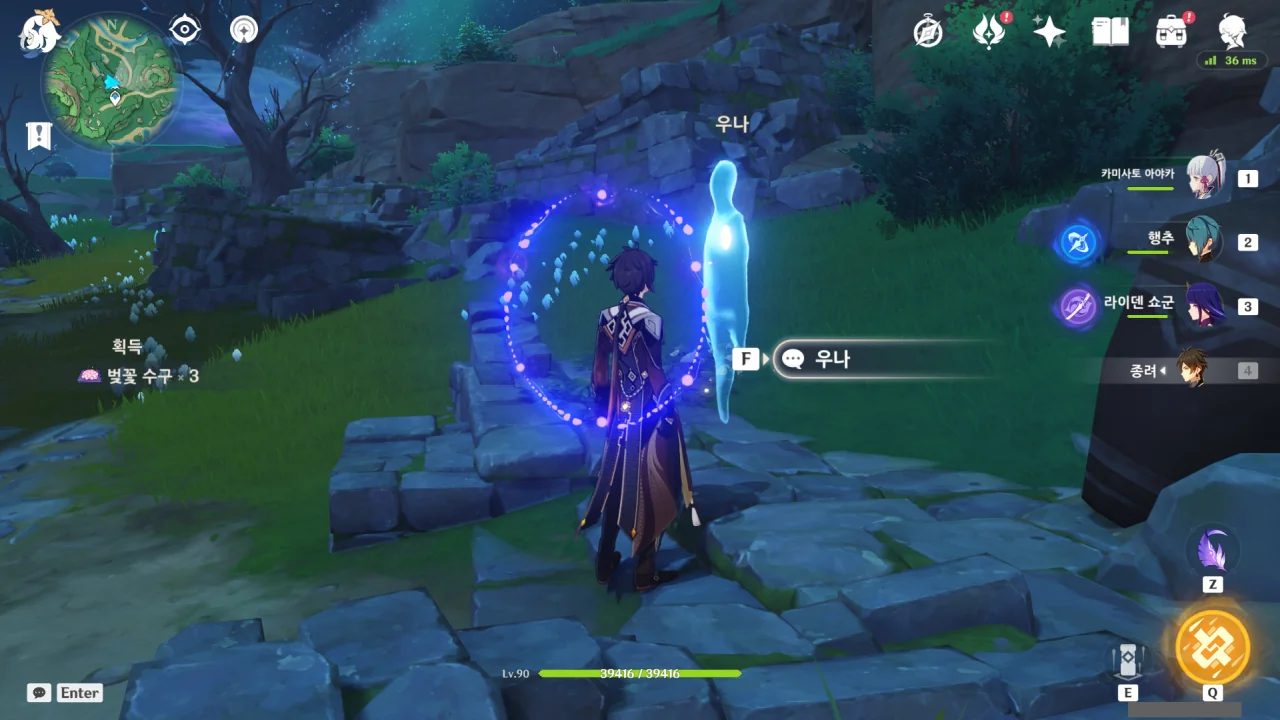The image size is (1280, 720).
Task: Use the purple feather gadget
Action: pos(1212,550)
